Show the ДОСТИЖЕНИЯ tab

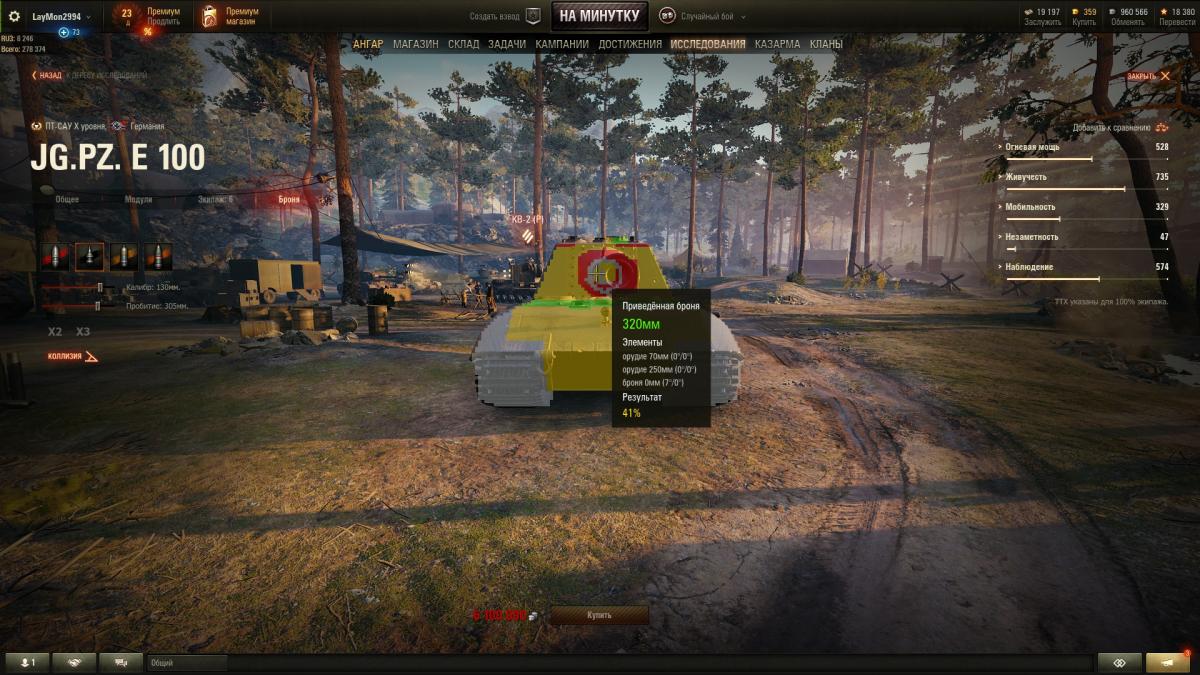[630, 44]
